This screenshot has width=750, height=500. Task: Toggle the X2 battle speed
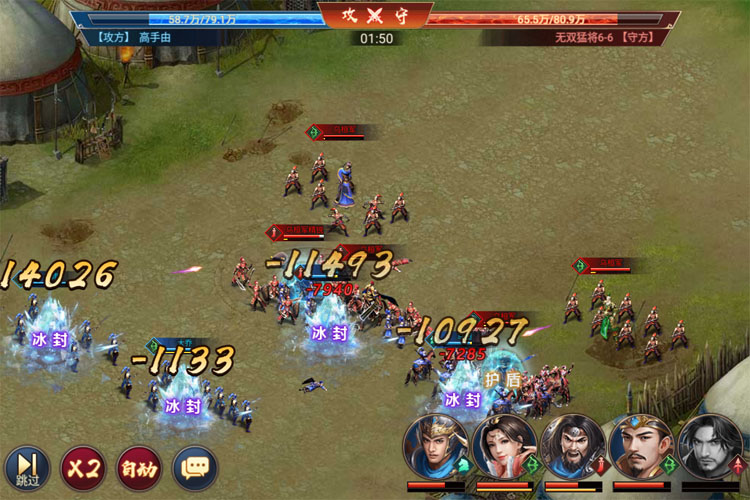pos(83,467)
